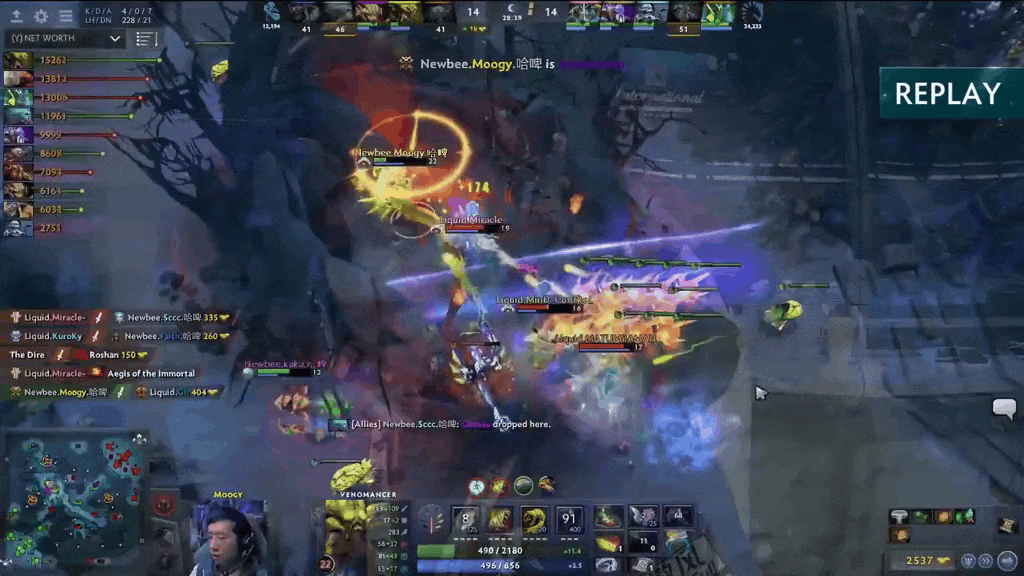The height and width of the screenshot is (576, 1024).
Task: Cast Venomancer's Plague Ward ability
Action: coord(535,520)
